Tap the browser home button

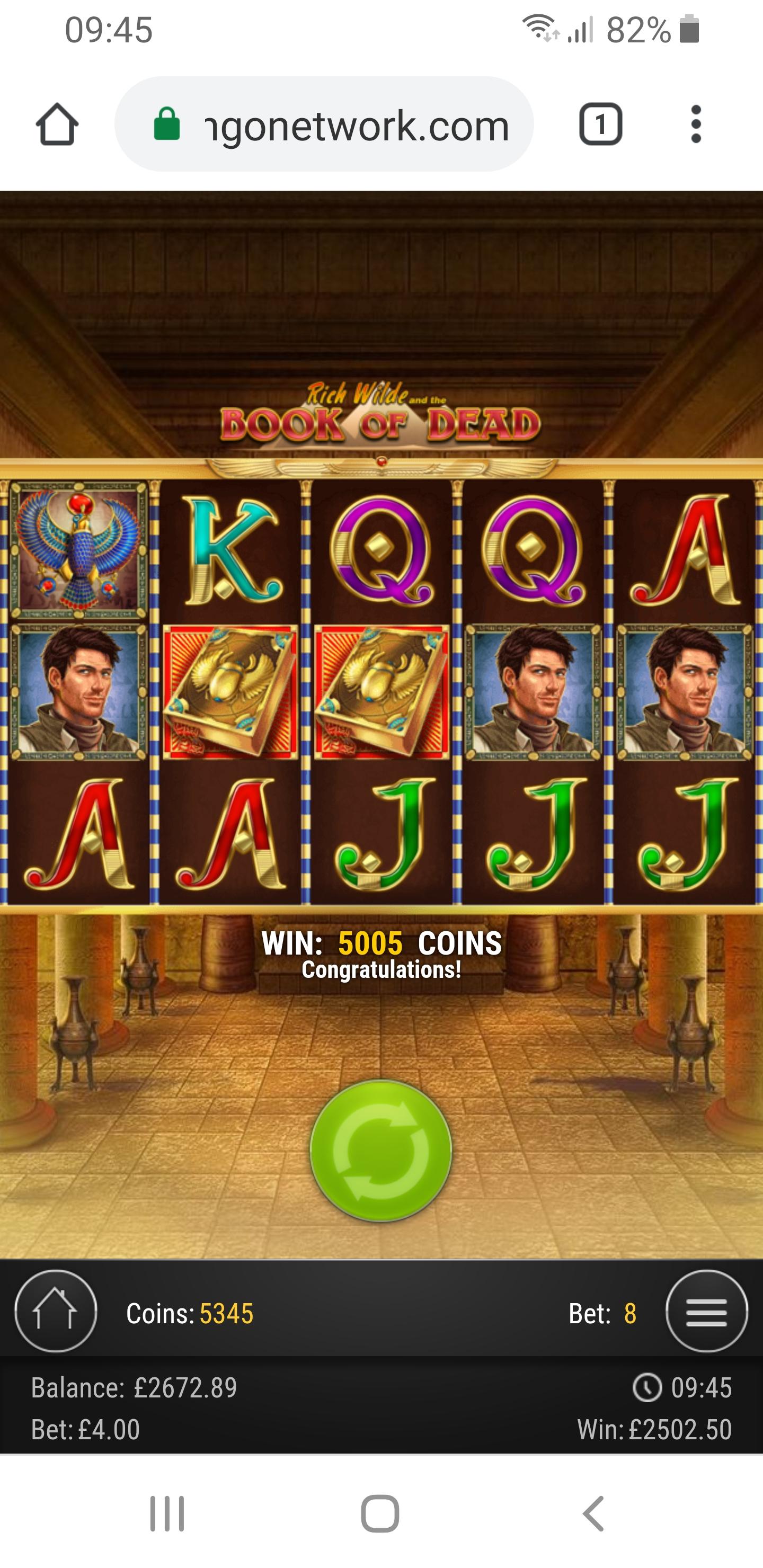point(57,124)
